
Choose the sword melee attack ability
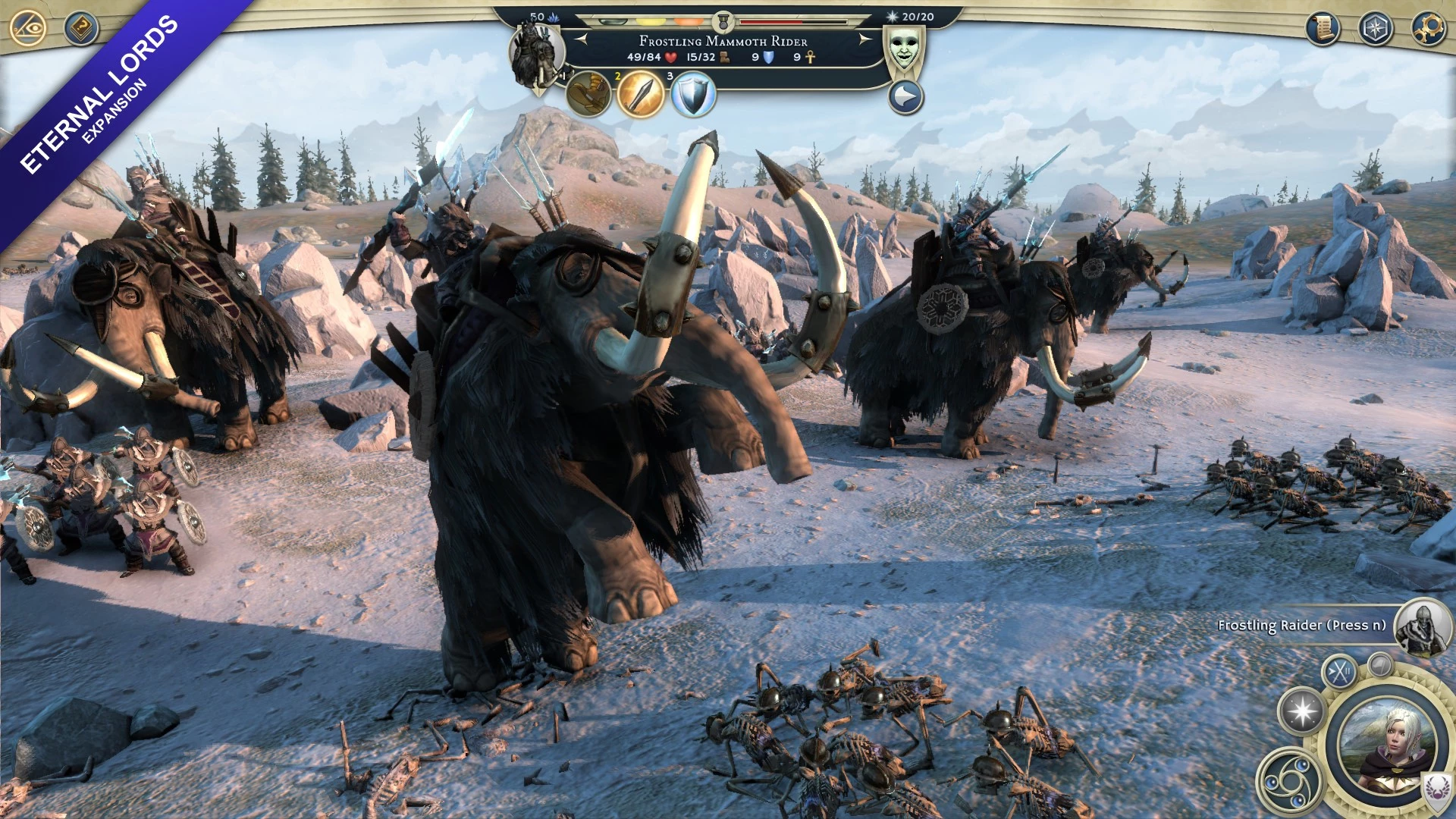(x=641, y=95)
